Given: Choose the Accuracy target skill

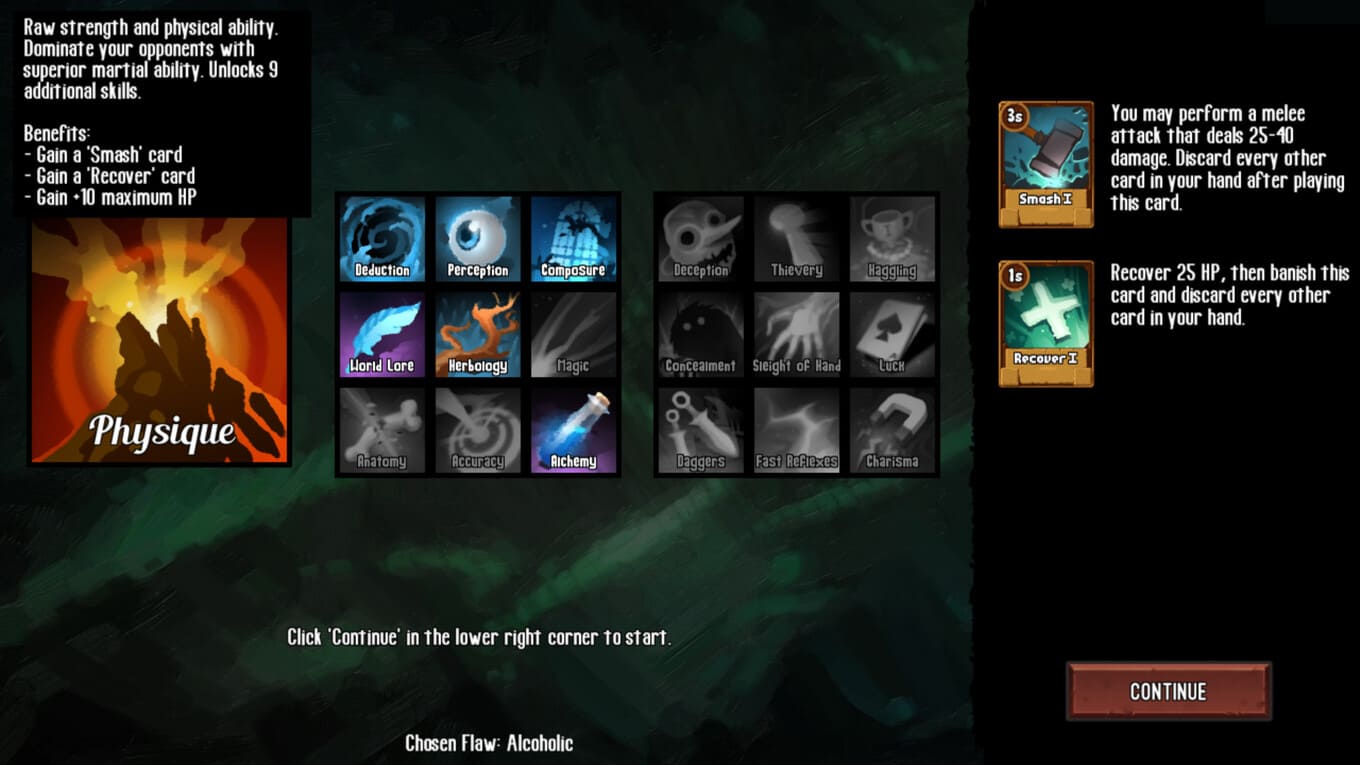Looking at the screenshot, I should coord(478,430).
